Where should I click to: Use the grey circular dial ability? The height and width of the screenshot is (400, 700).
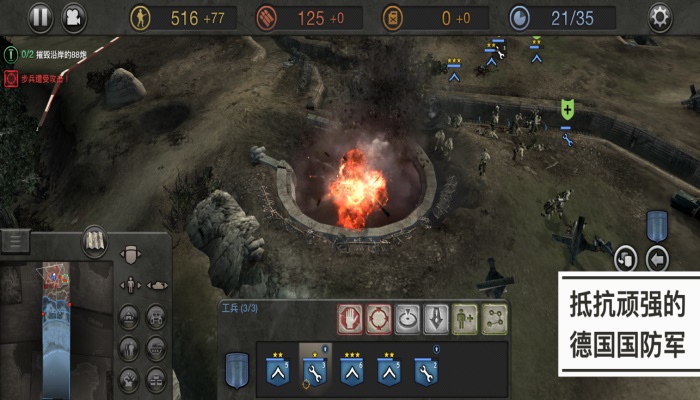click(x=407, y=318)
